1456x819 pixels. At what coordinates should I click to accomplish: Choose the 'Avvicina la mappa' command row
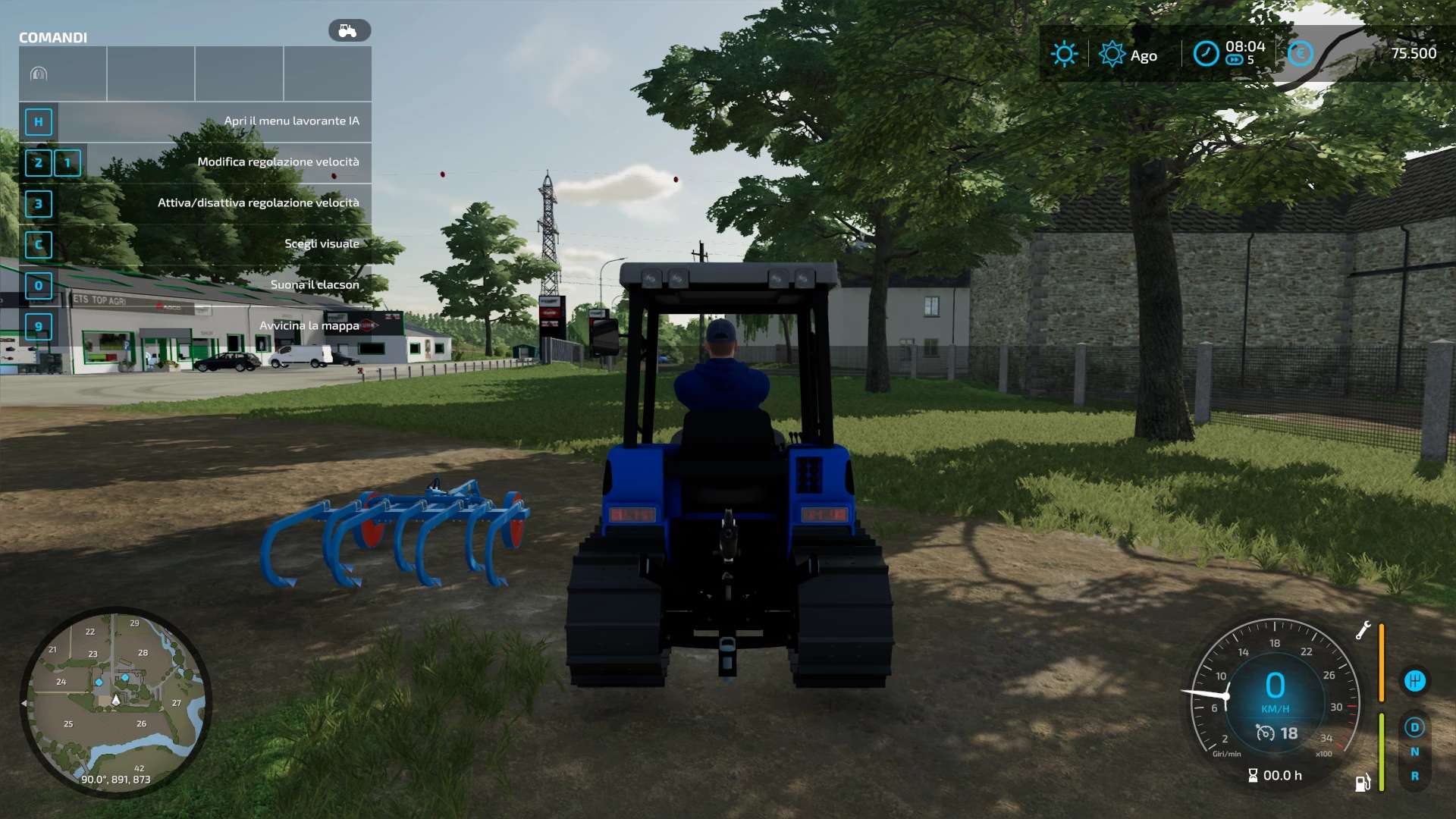195,326
